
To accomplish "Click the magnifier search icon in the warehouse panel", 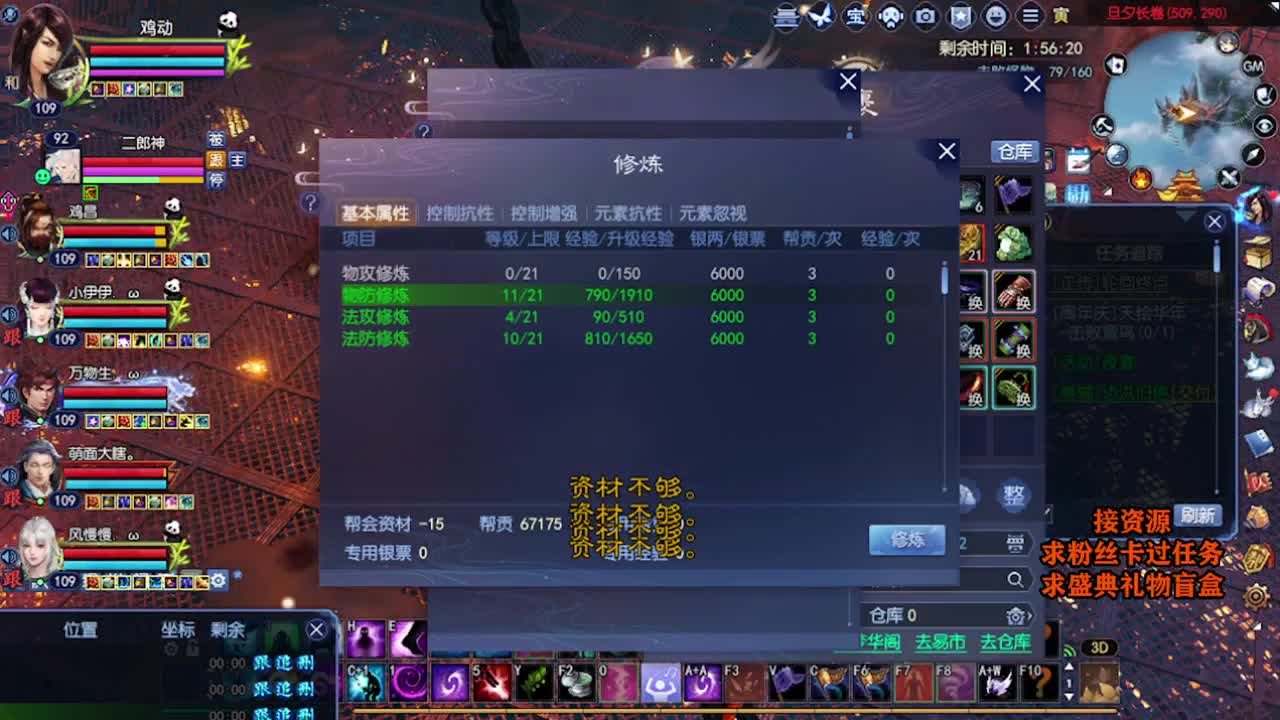I will coord(1015,581).
